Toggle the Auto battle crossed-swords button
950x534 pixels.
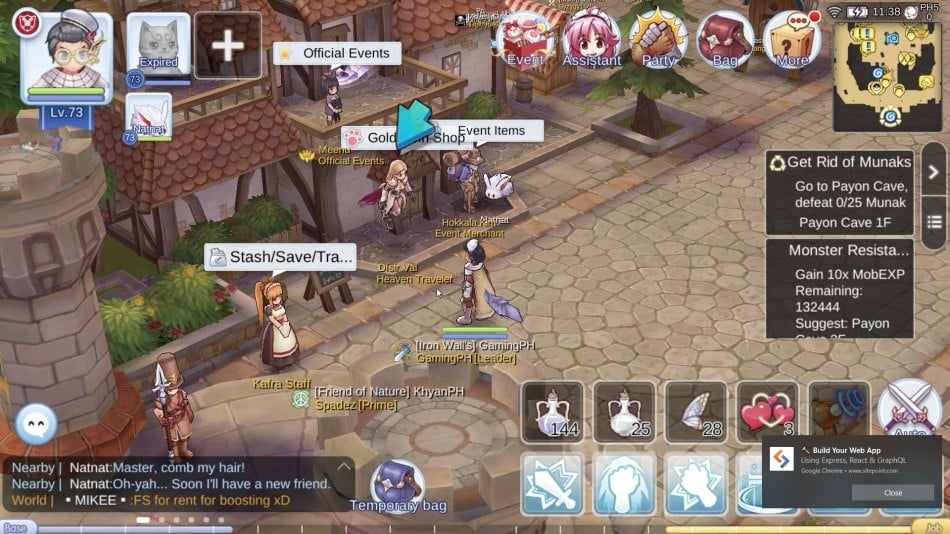pyautogui.click(x=911, y=409)
